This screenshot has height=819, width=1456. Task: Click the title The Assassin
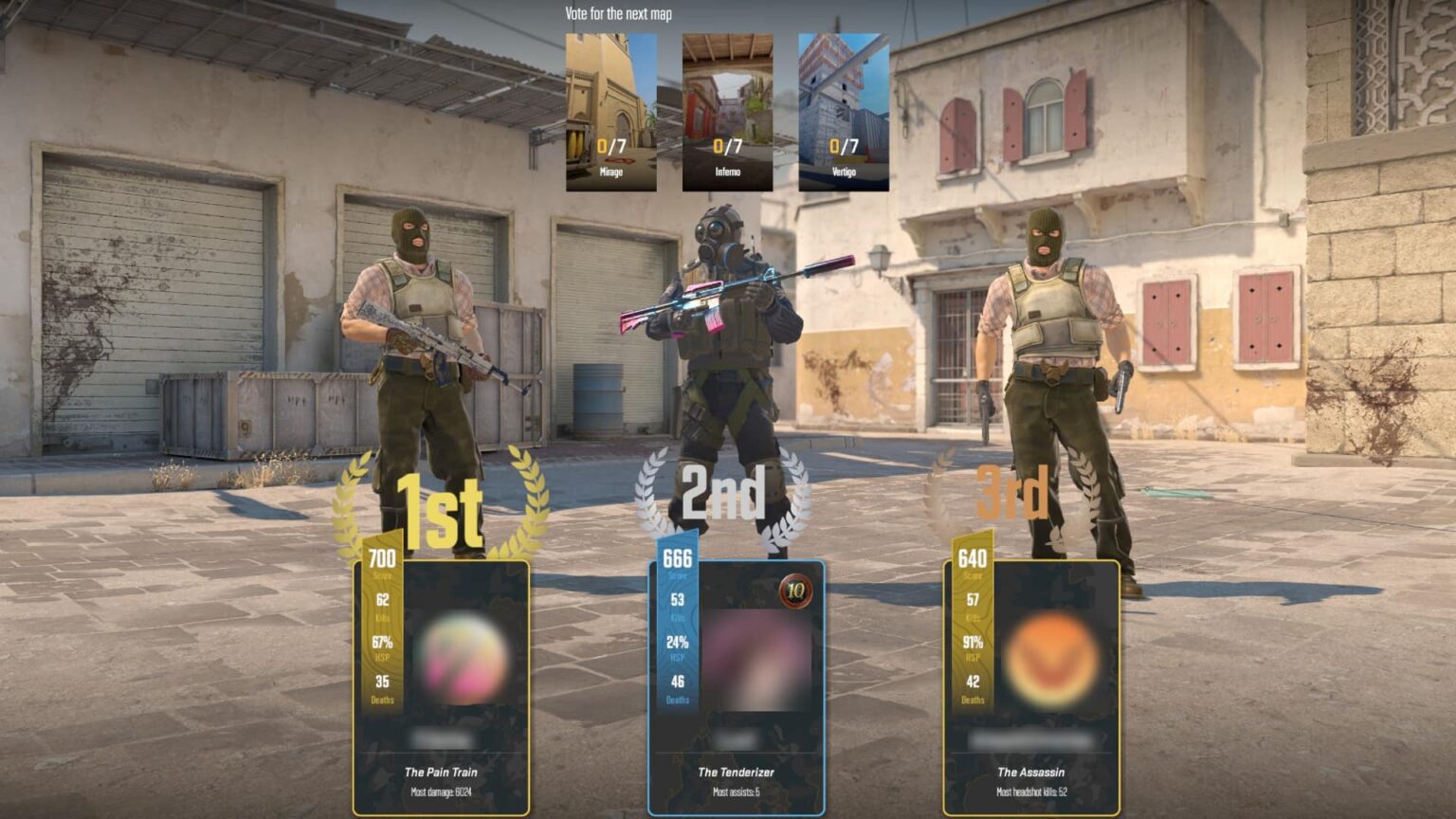(1029, 772)
